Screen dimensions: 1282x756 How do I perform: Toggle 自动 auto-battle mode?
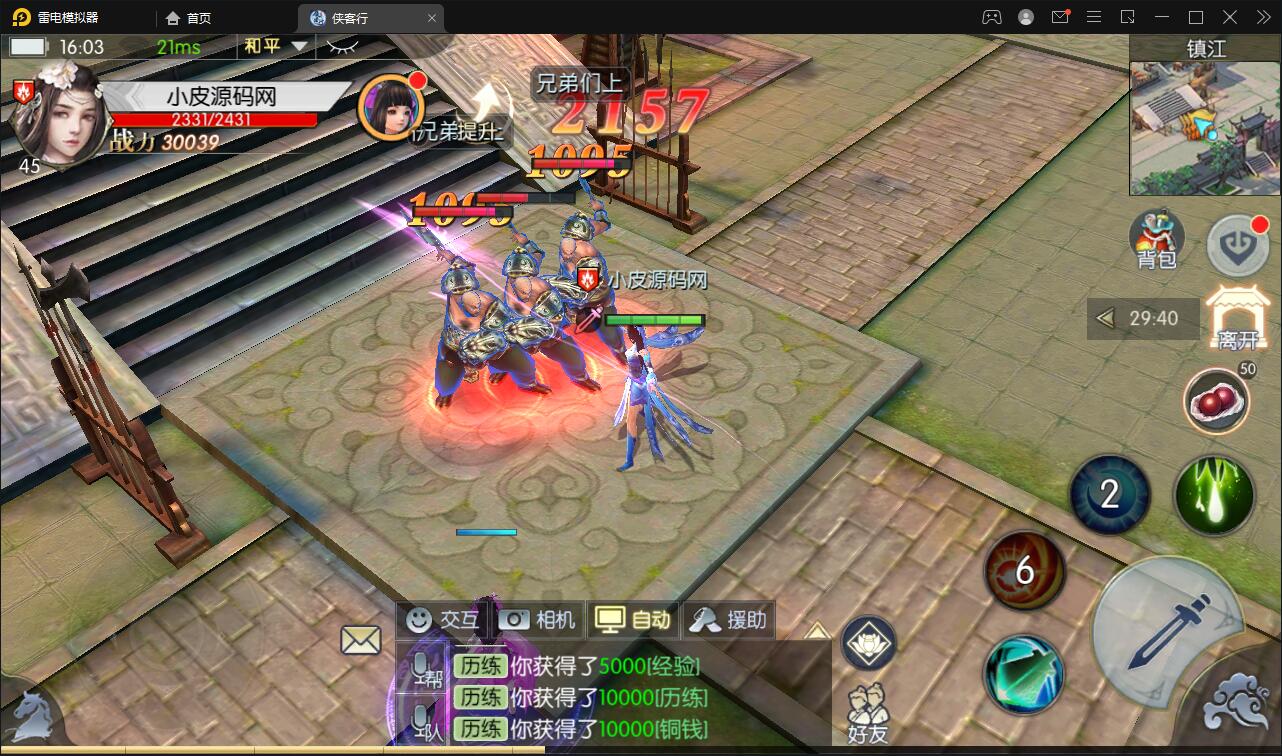(x=632, y=620)
